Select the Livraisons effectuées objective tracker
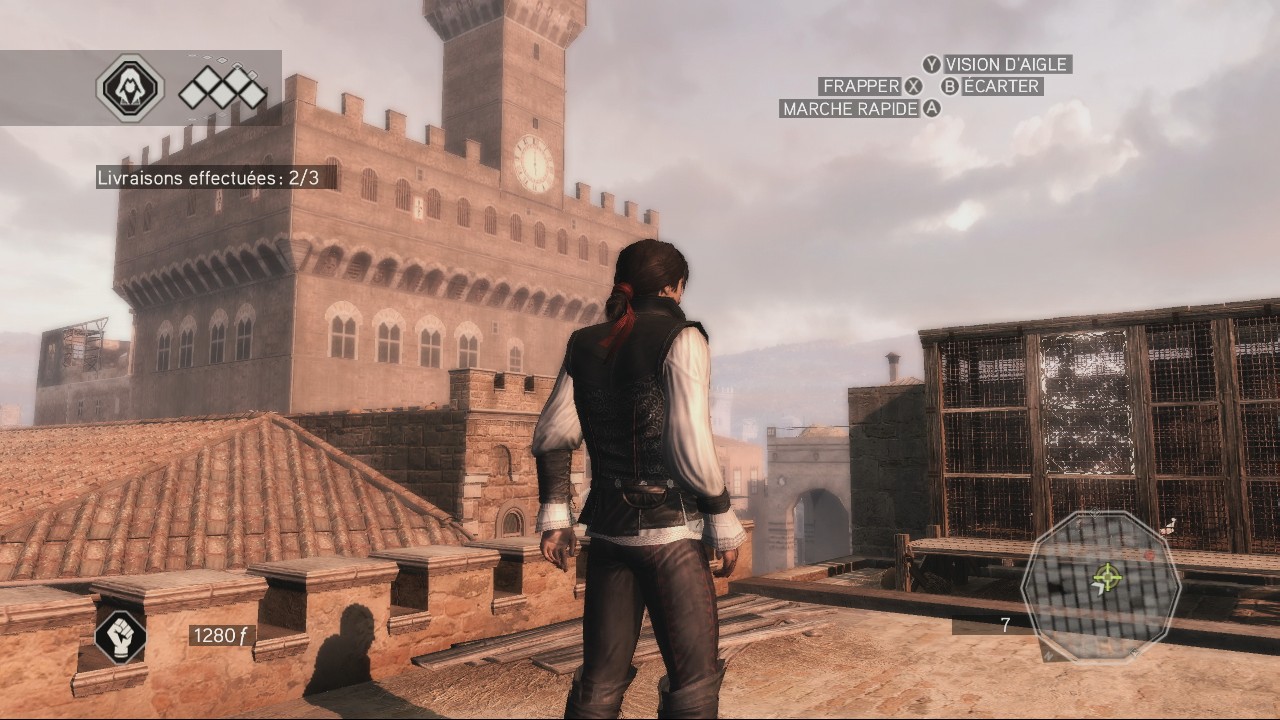The image size is (1280, 720). pos(208,178)
